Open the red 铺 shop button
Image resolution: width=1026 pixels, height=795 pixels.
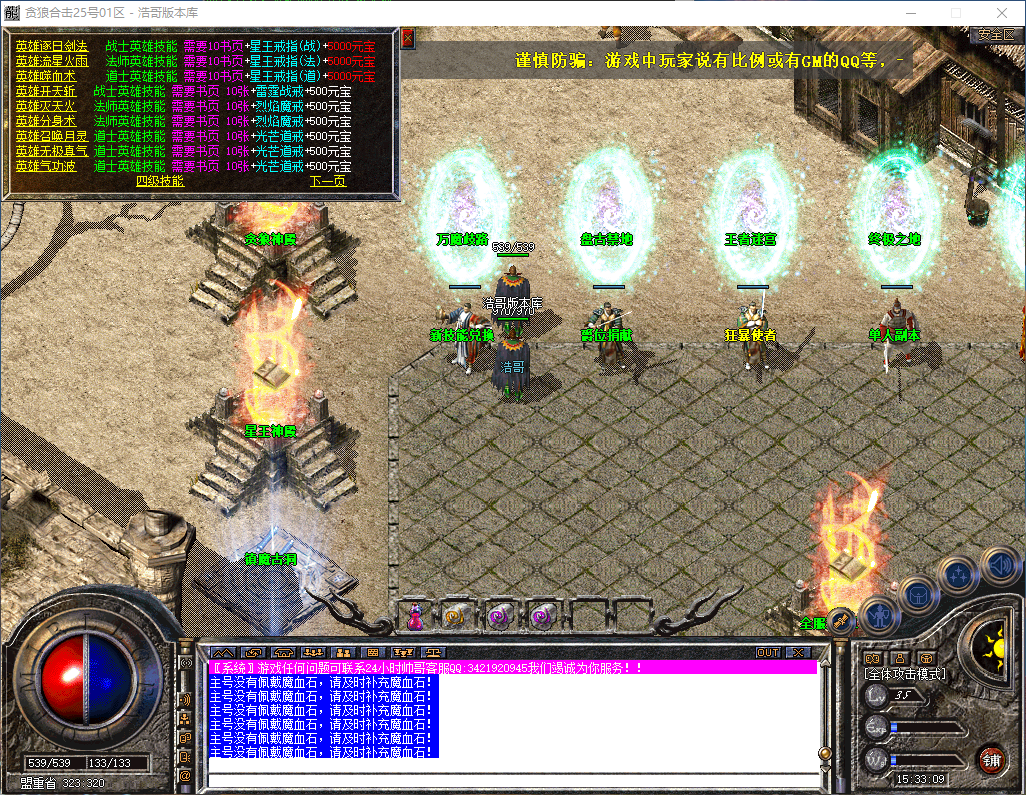point(991,760)
